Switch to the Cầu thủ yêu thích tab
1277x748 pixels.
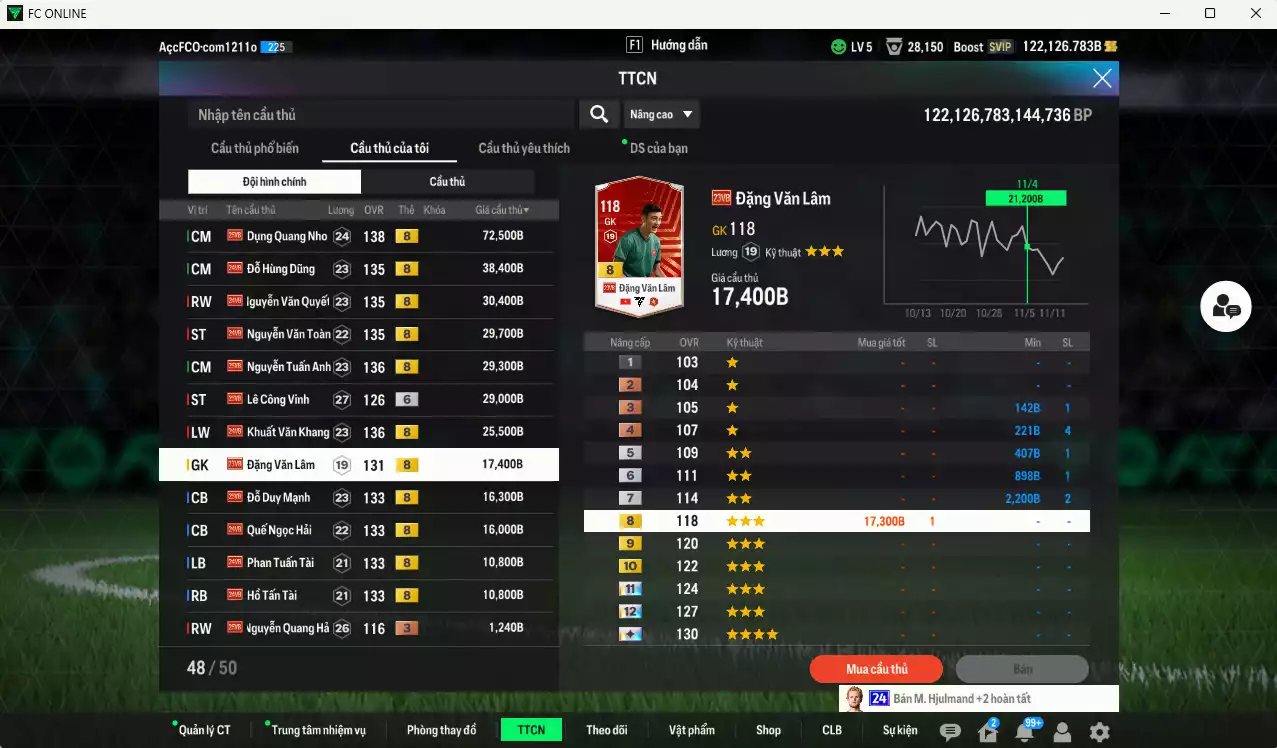tap(524, 148)
